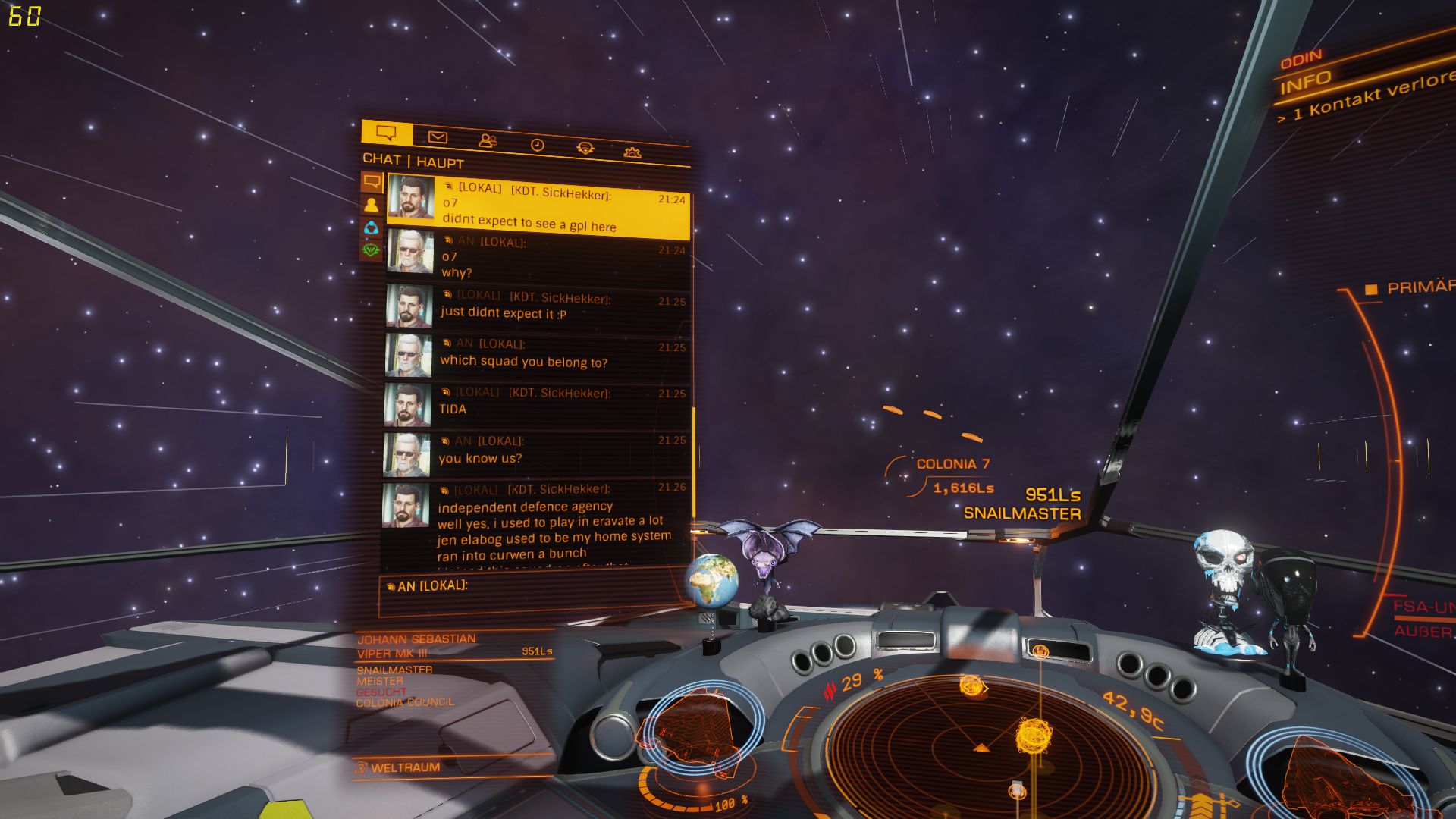Select the blue wing channel icon
This screenshot has width=1456, height=819.
tap(371, 227)
